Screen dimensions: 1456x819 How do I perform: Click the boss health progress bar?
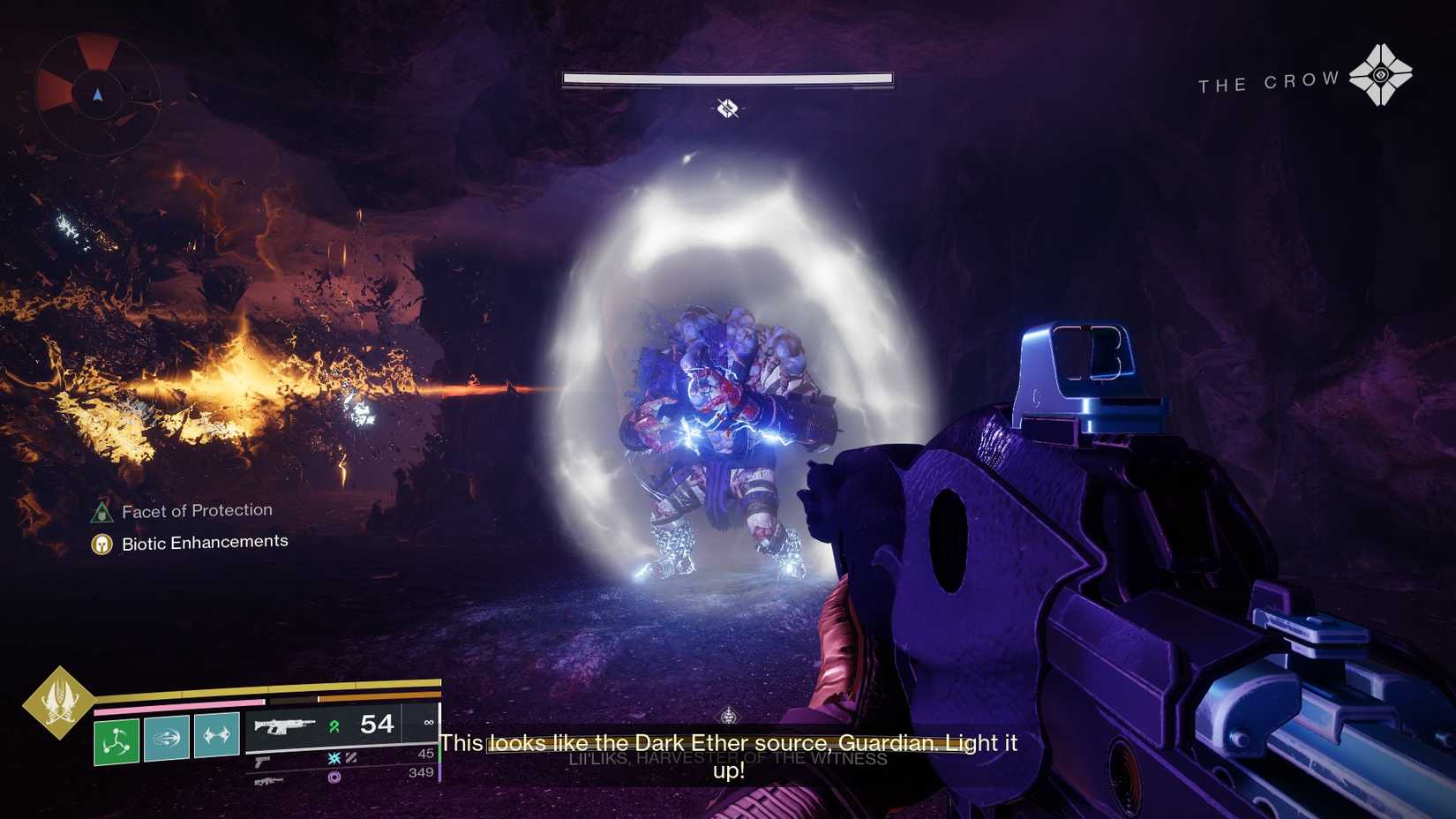click(x=727, y=78)
